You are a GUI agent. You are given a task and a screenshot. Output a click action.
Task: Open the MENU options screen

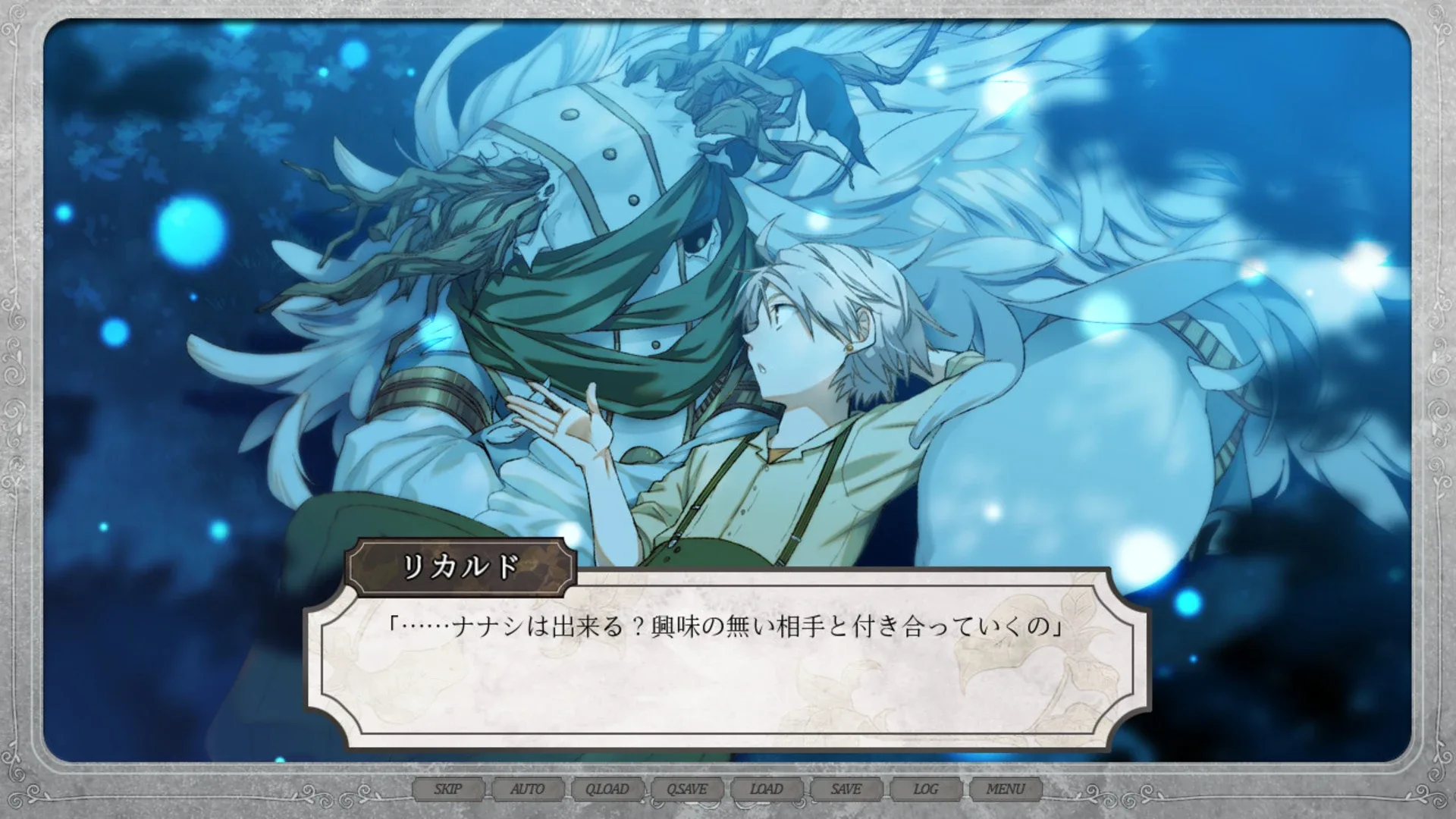coord(1006,789)
